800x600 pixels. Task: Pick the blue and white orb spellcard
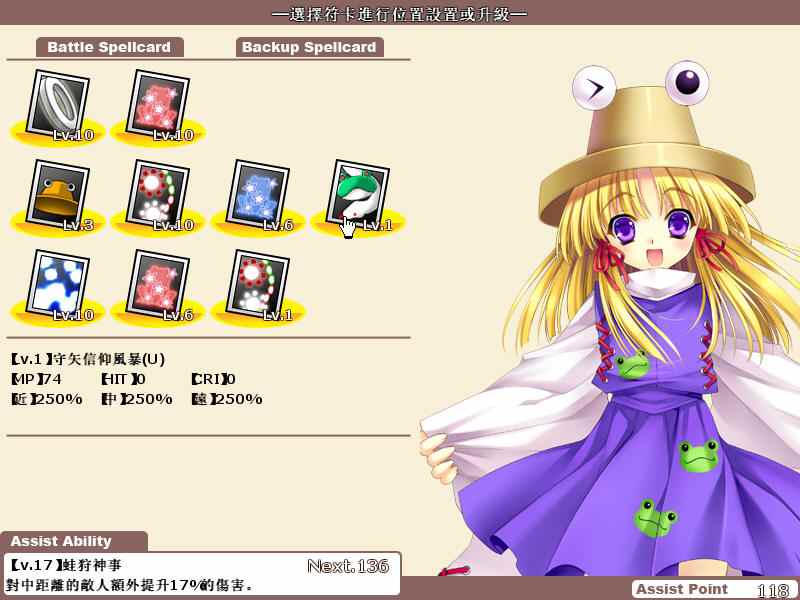[x=59, y=285]
